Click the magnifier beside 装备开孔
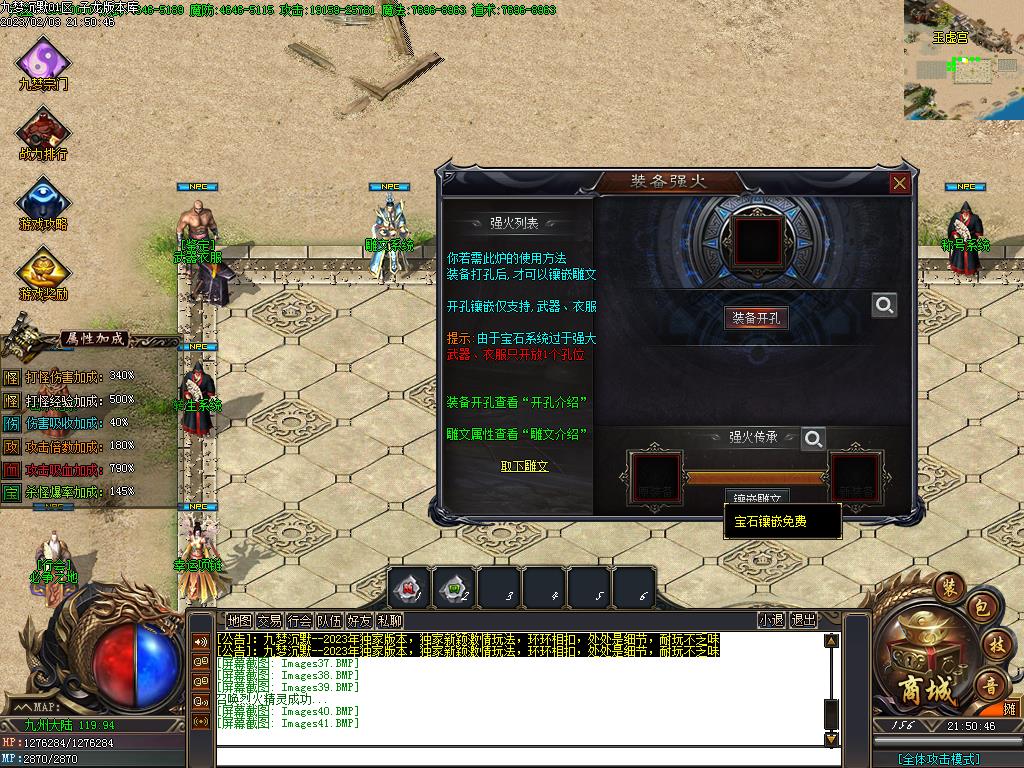Screen dimensions: 1024x768 (x=884, y=305)
